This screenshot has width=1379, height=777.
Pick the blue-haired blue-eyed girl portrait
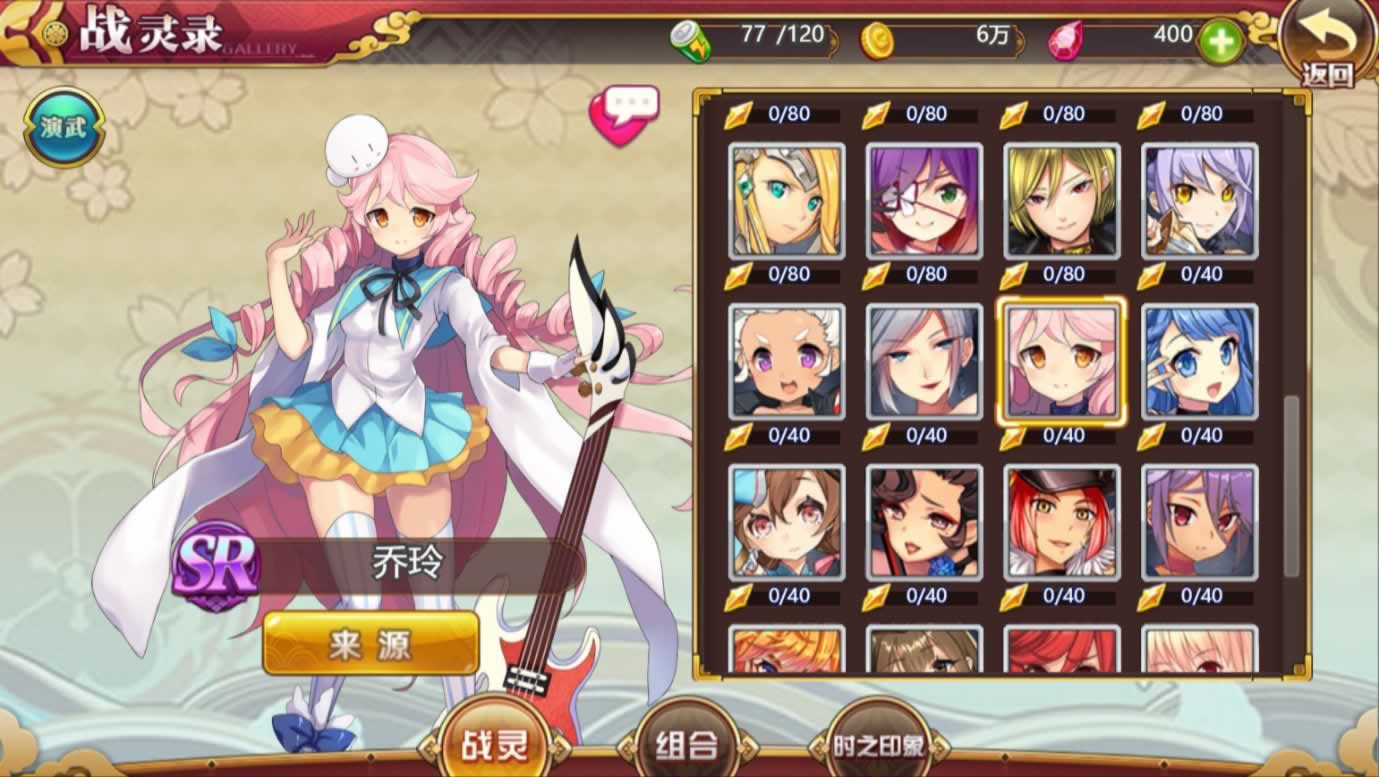[1199, 361]
